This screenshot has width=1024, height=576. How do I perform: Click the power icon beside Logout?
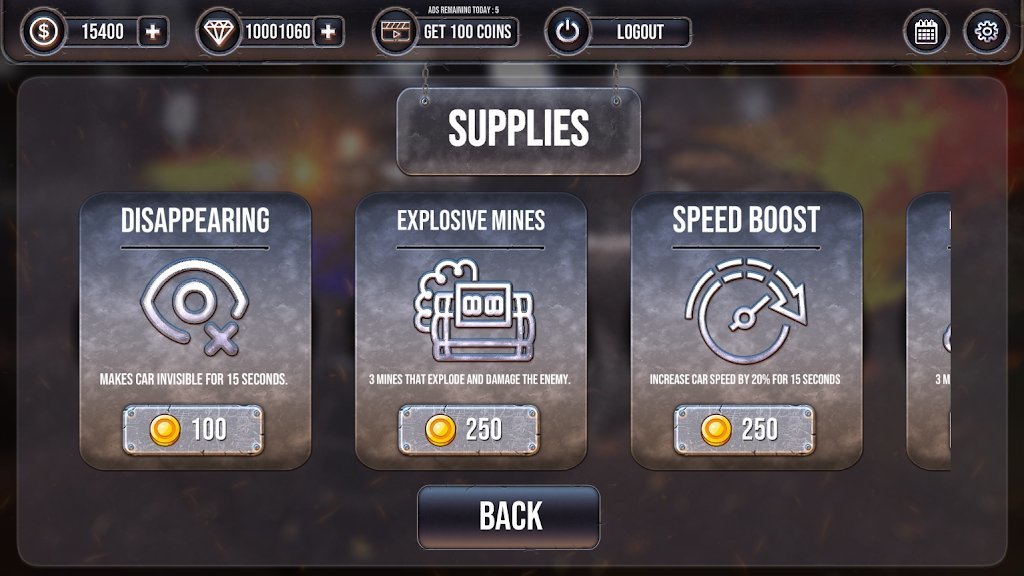coord(568,32)
